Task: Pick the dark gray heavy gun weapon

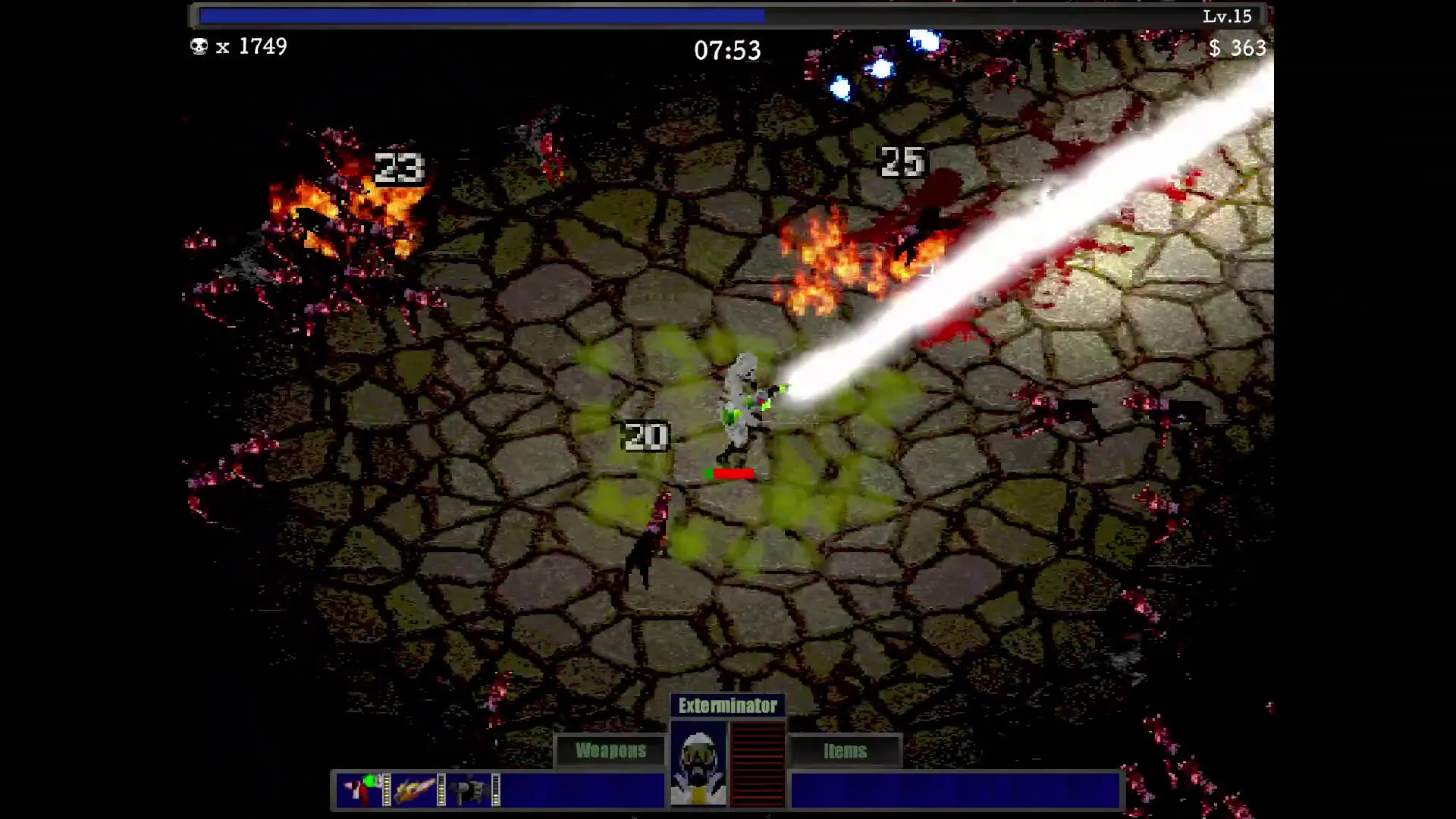Action: [x=469, y=789]
